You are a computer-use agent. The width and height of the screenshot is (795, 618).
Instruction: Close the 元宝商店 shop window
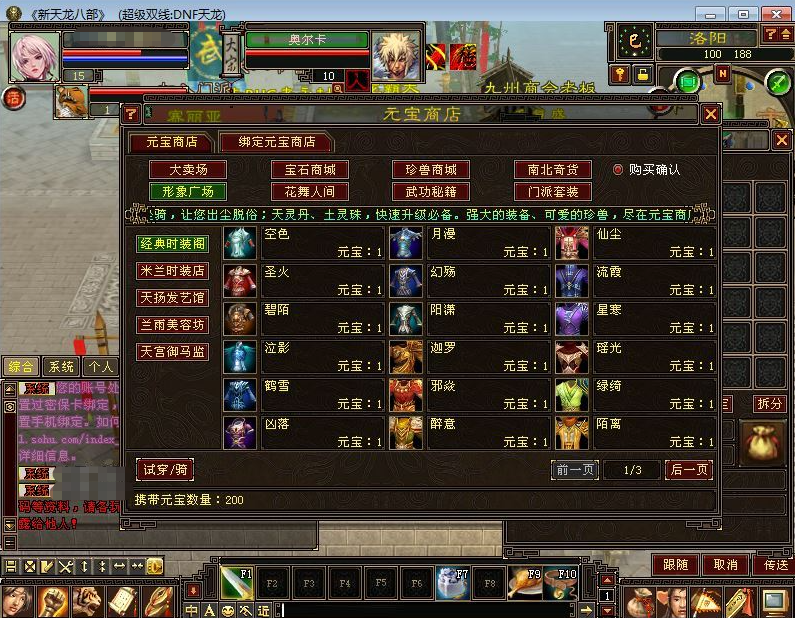click(x=711, y=115)
